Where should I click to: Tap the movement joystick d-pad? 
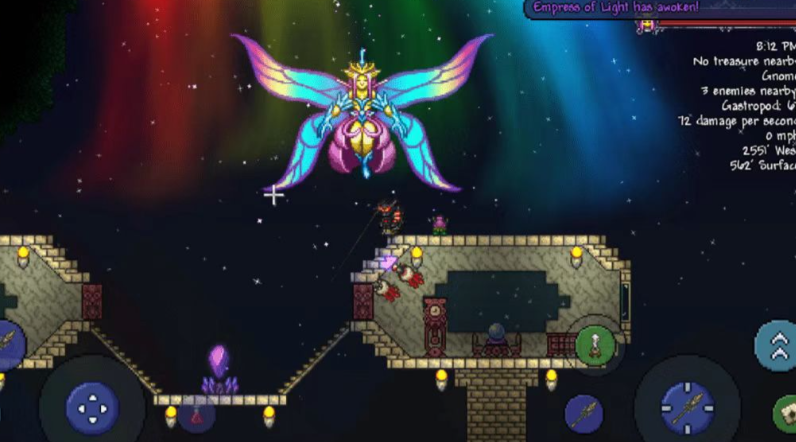pos(92,406)
